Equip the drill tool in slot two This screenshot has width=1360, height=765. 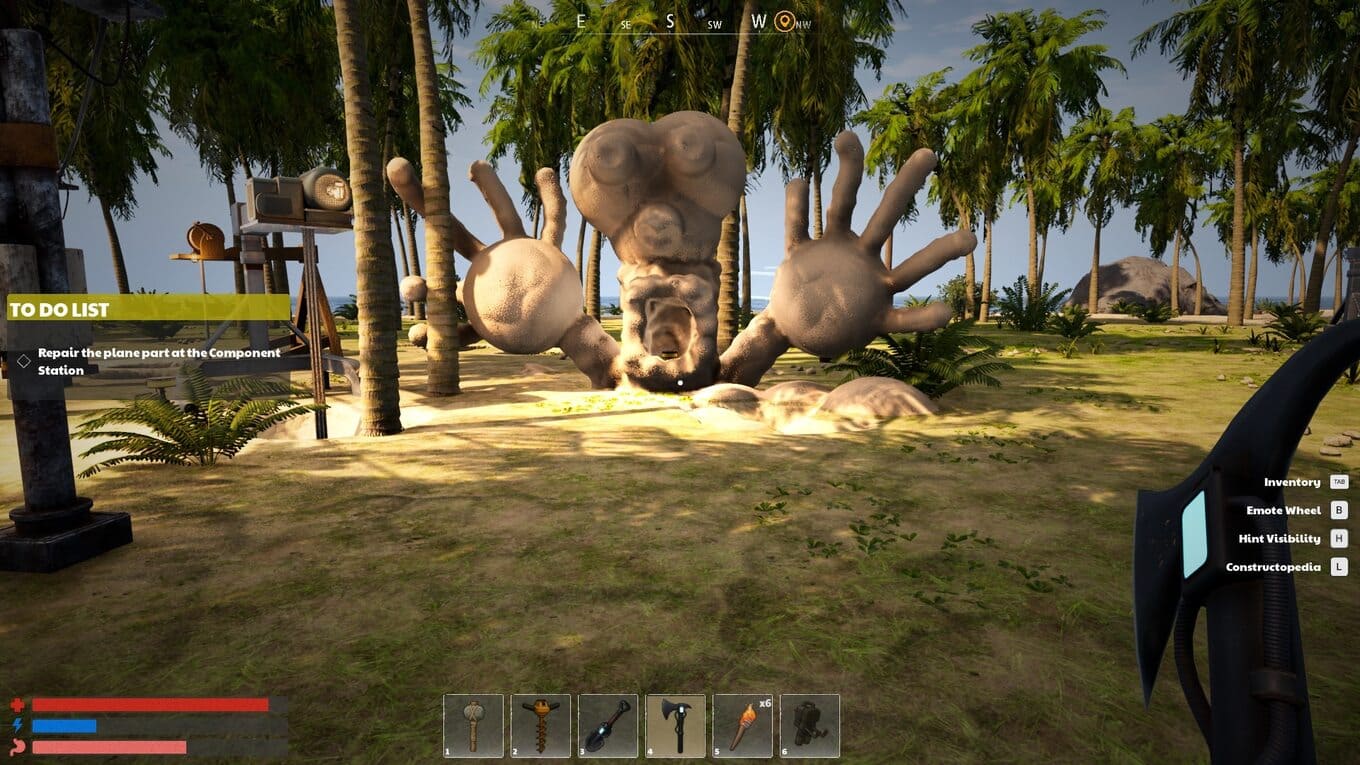(x=541, y=725)
